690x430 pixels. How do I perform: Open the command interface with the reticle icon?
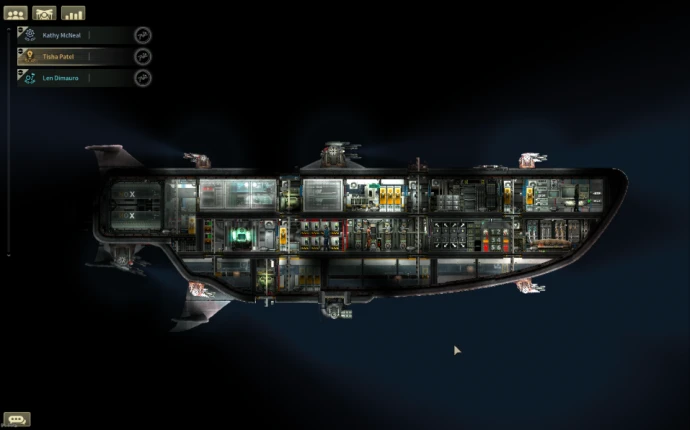(44, 13)
